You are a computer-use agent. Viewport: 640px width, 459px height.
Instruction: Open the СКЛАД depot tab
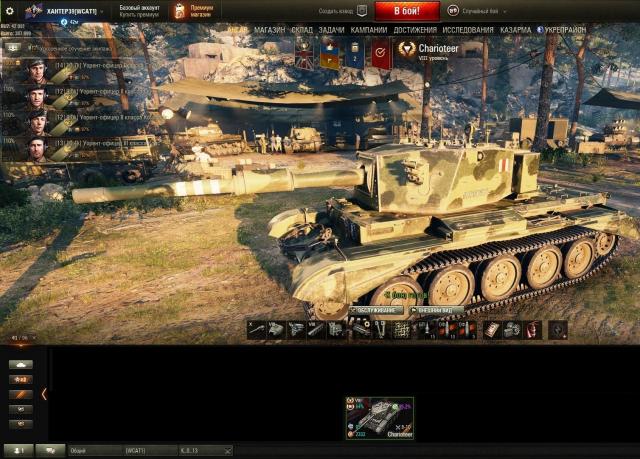point(302,30)
